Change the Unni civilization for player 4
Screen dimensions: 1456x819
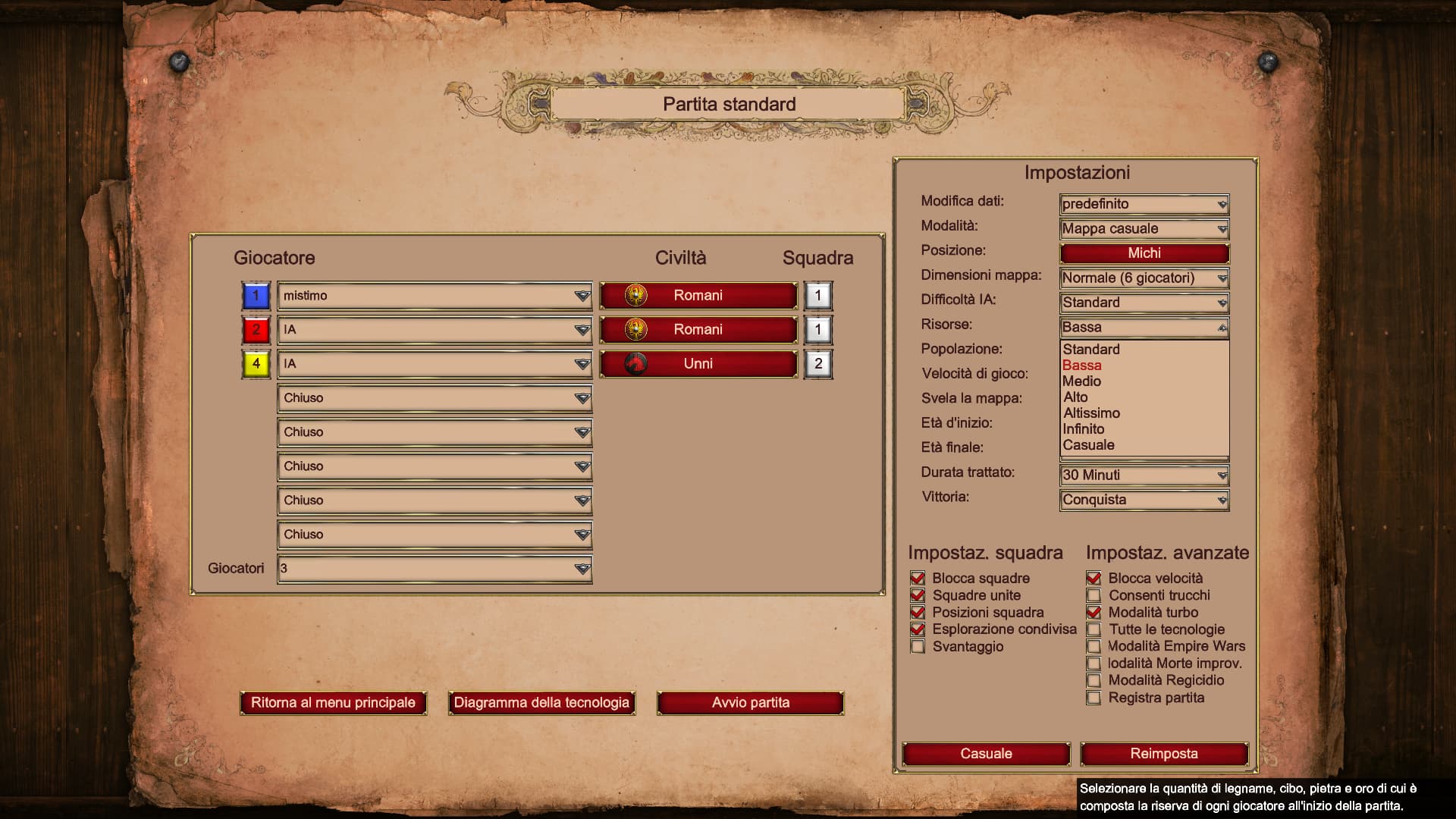(698, 364)
